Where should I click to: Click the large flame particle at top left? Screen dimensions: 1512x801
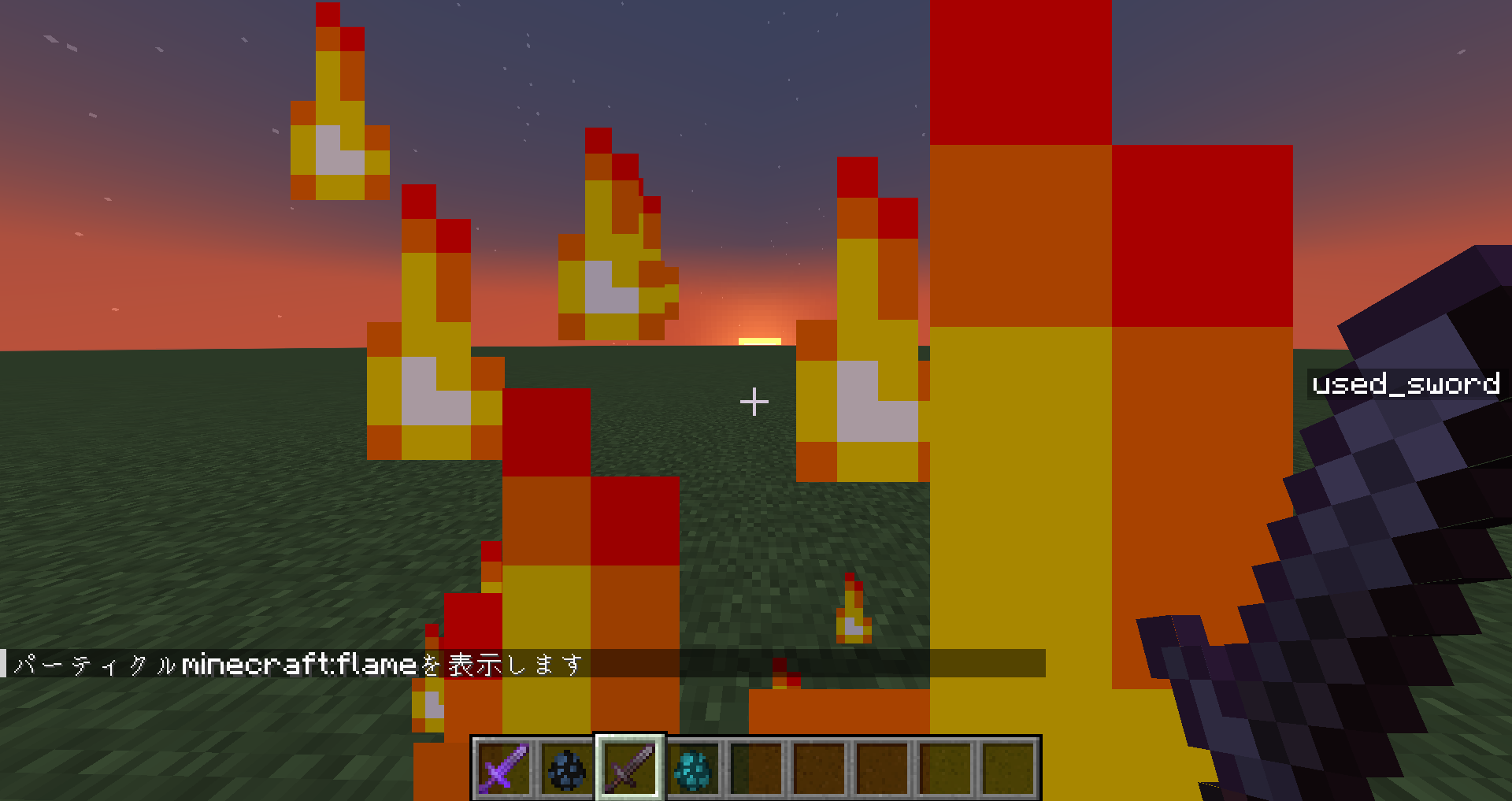[x=339, y=102]
